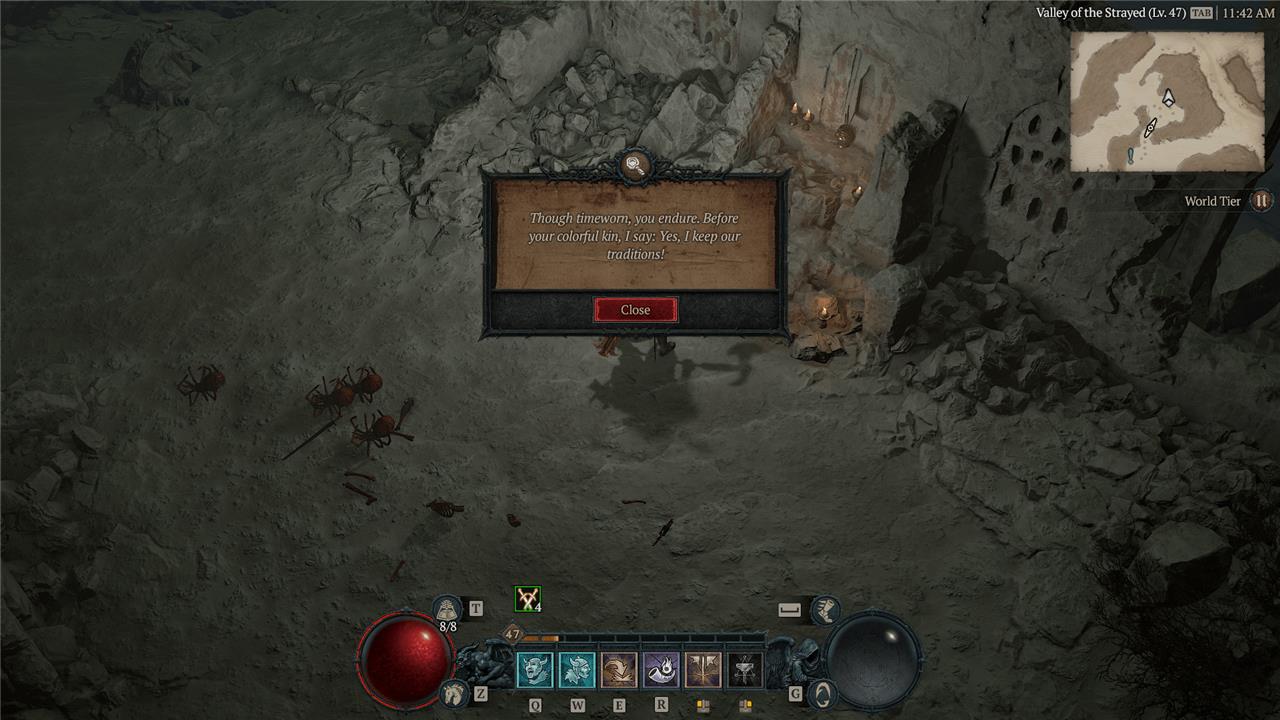Screen dimensions: 1280x720
Task: Activate the flaming war horn skill
Action: click(x=661, y=670)
